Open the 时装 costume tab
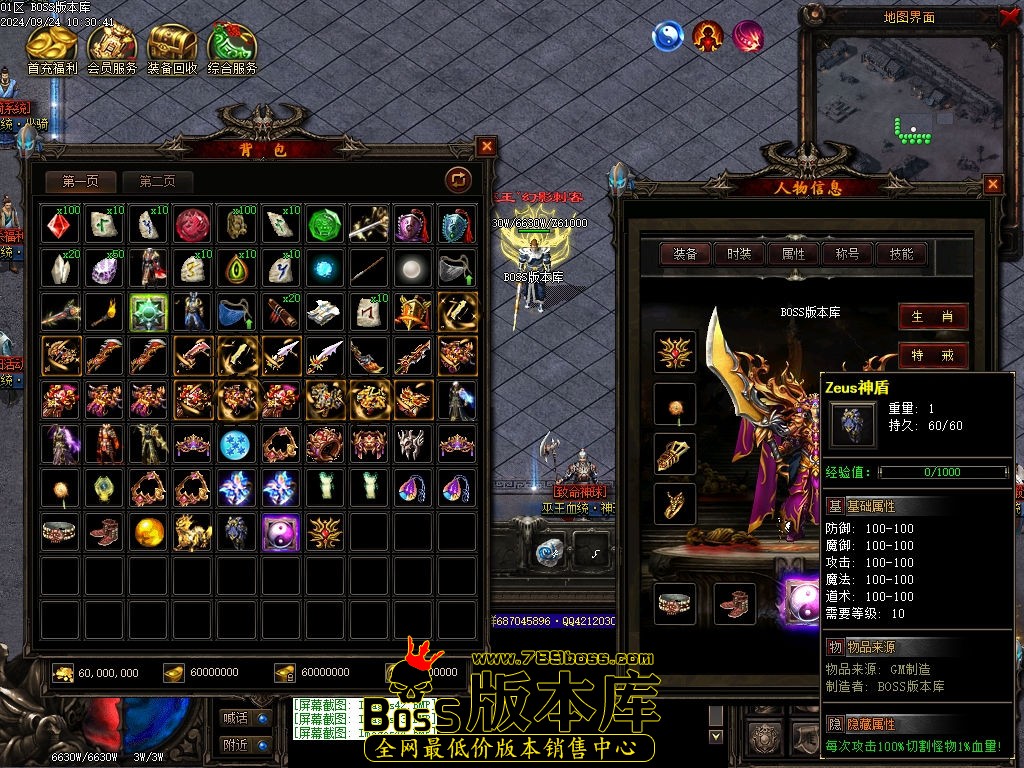The height and width of the screenshot is (768, 1024). pyautogui.click(x=740, y=254)
